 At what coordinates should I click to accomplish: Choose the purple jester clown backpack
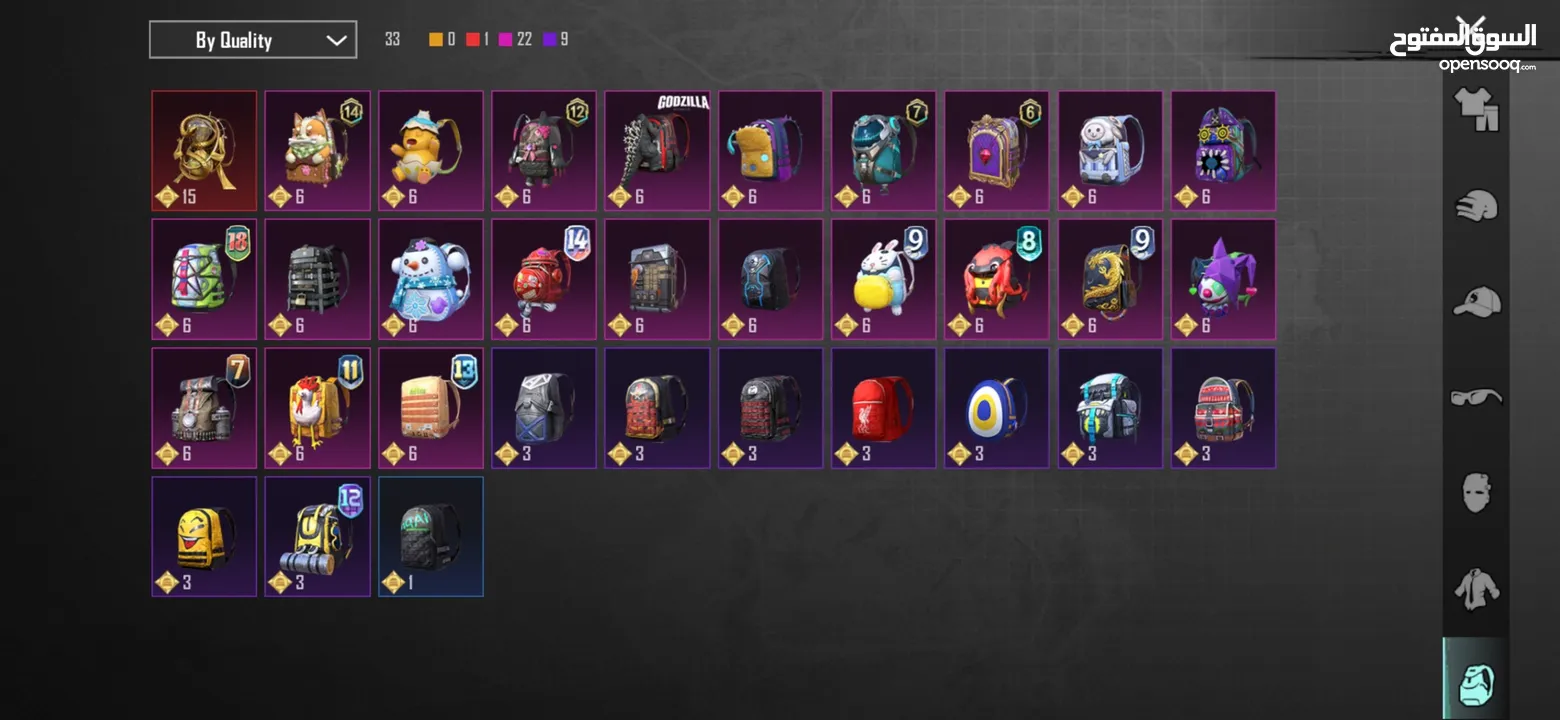pos(1223,279)
